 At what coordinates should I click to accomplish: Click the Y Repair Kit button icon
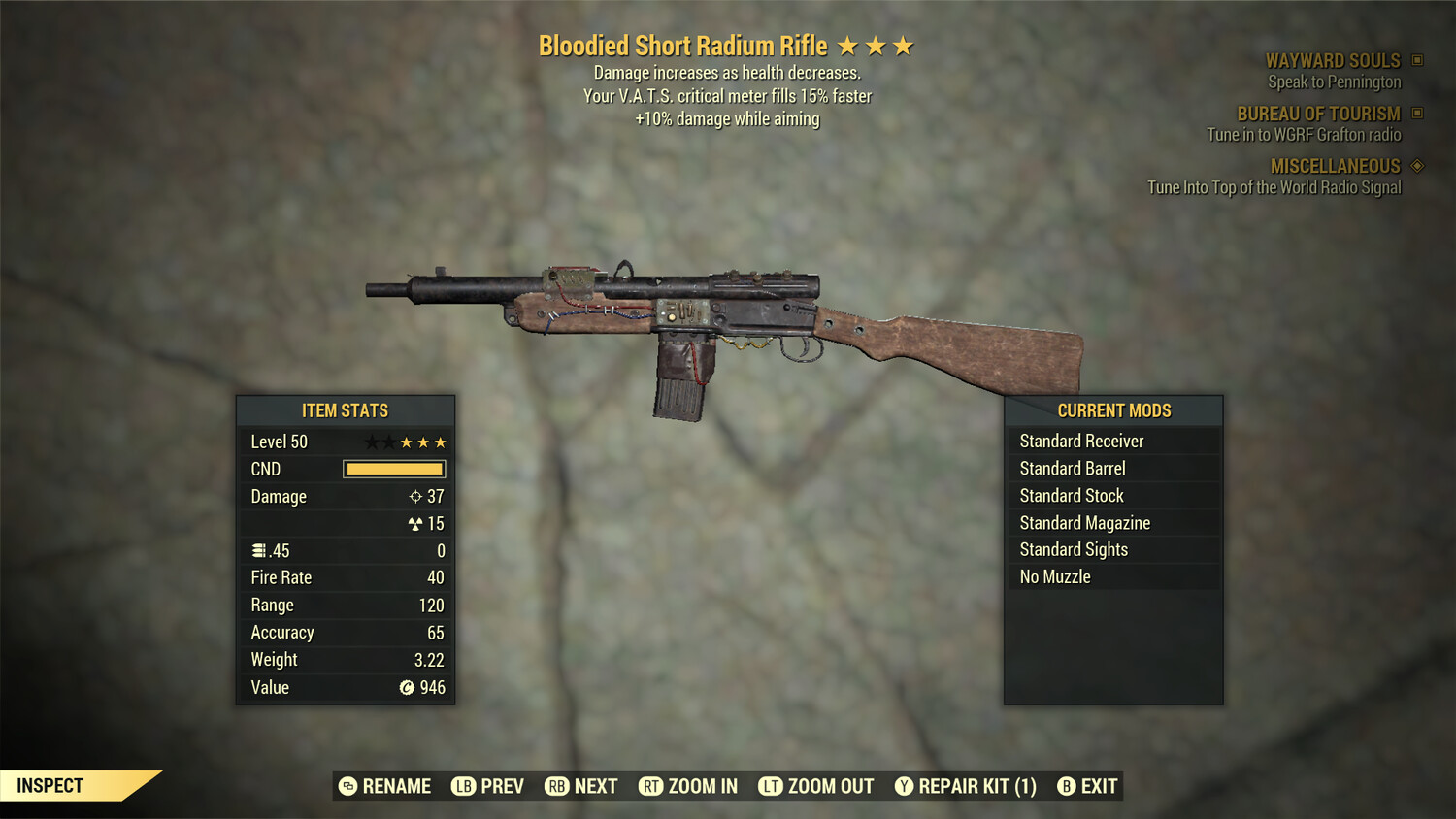click(903, 786)
